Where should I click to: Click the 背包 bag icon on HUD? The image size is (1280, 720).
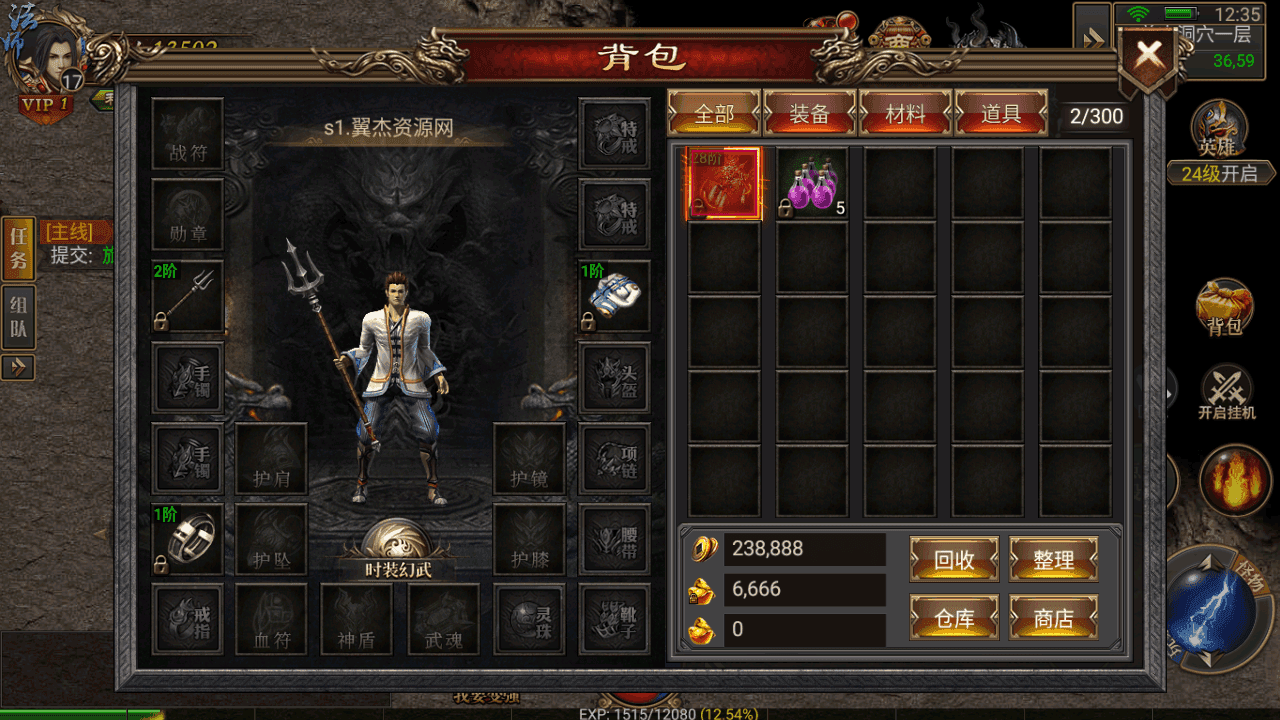tap(1224, 308)
